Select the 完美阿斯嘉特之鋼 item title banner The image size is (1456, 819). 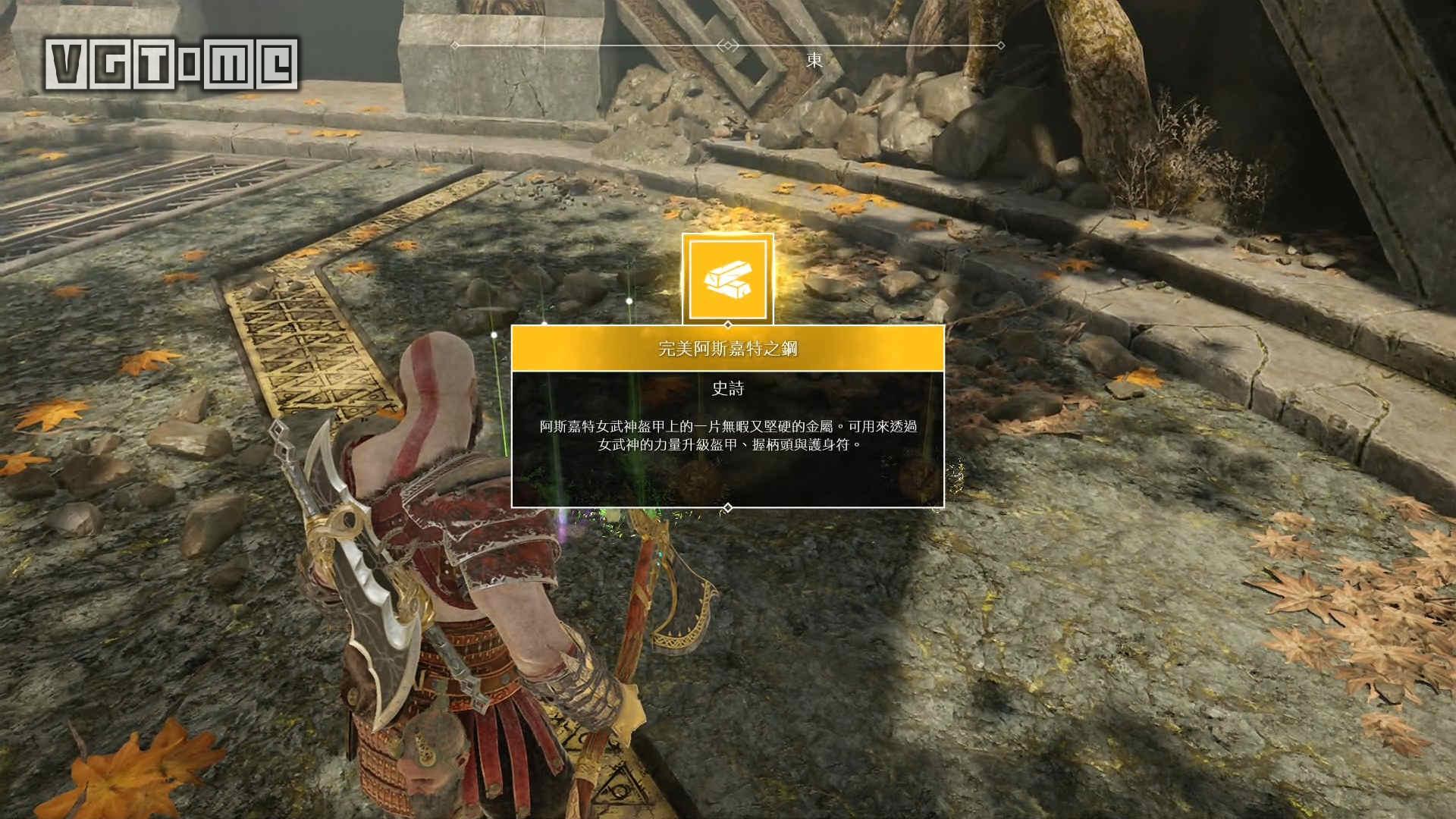pyautogui.click(x=727, y=349)
